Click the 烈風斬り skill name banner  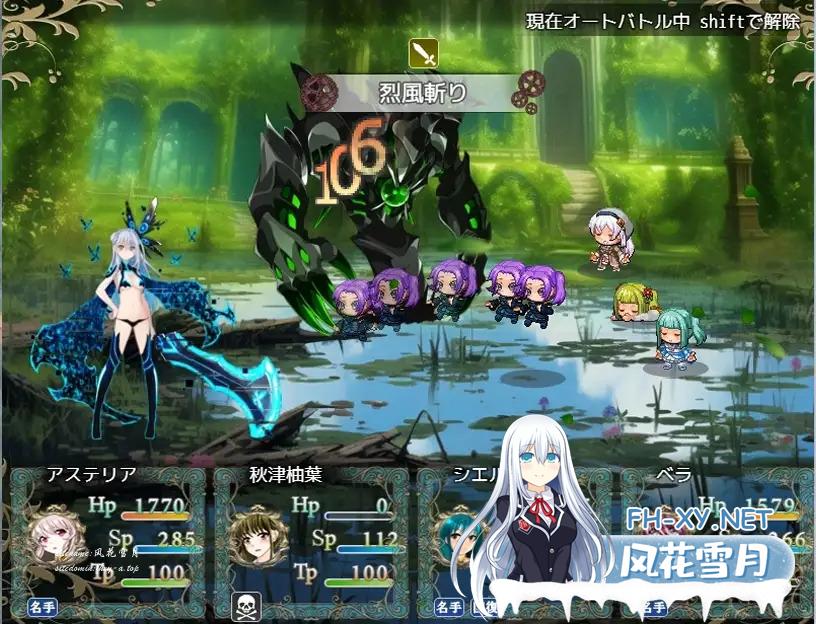click(x=424, y=95)
